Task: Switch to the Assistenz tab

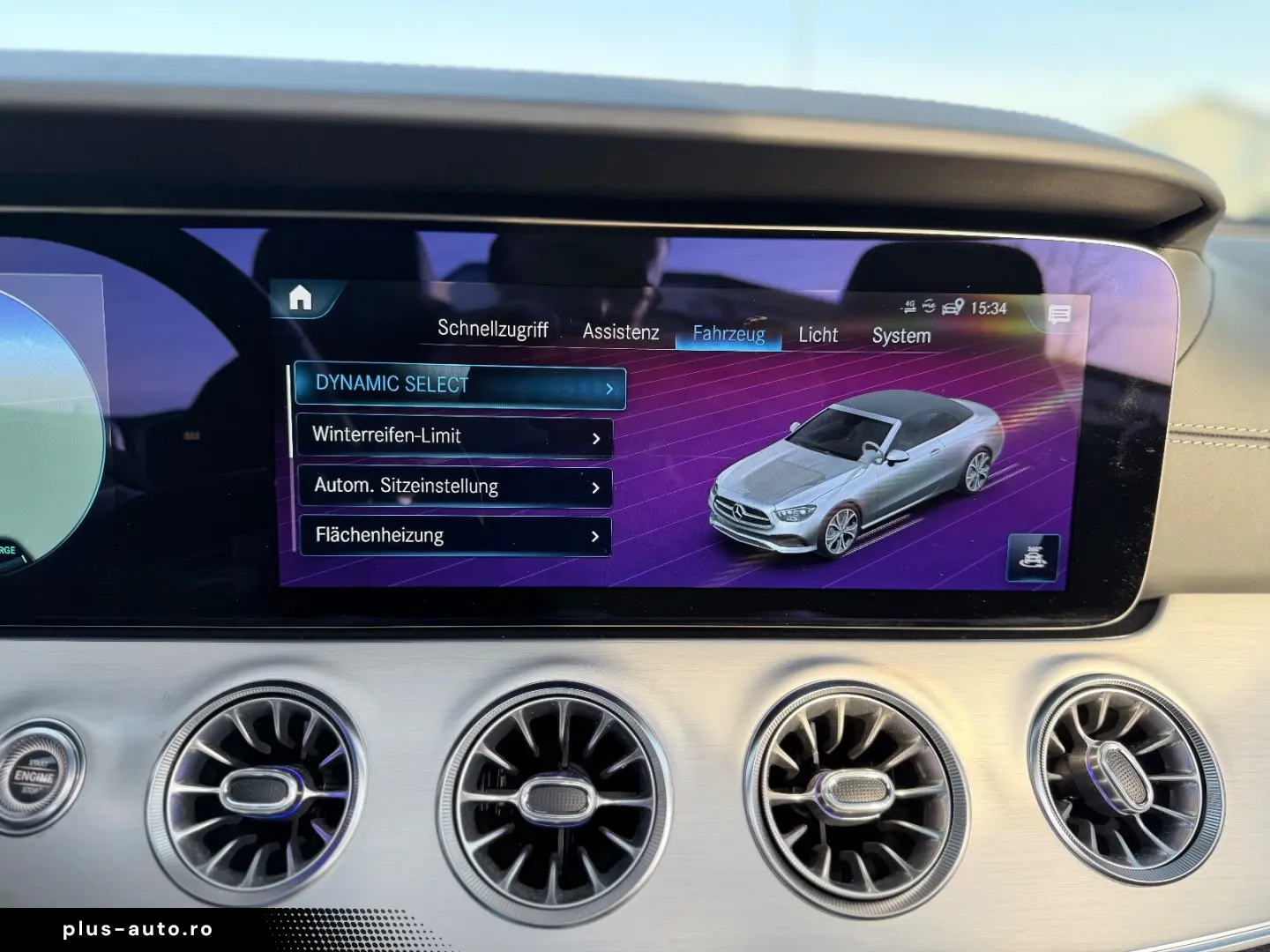Action: 620,332
